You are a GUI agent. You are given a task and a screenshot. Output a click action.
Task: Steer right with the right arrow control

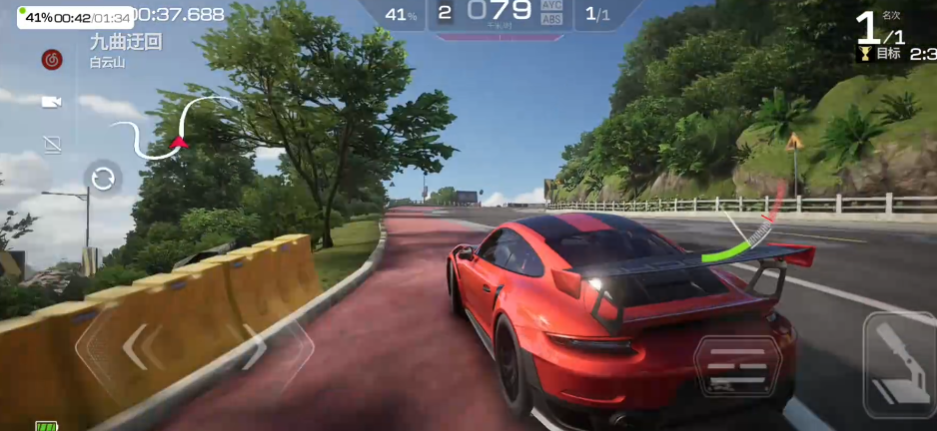[254, 347]
